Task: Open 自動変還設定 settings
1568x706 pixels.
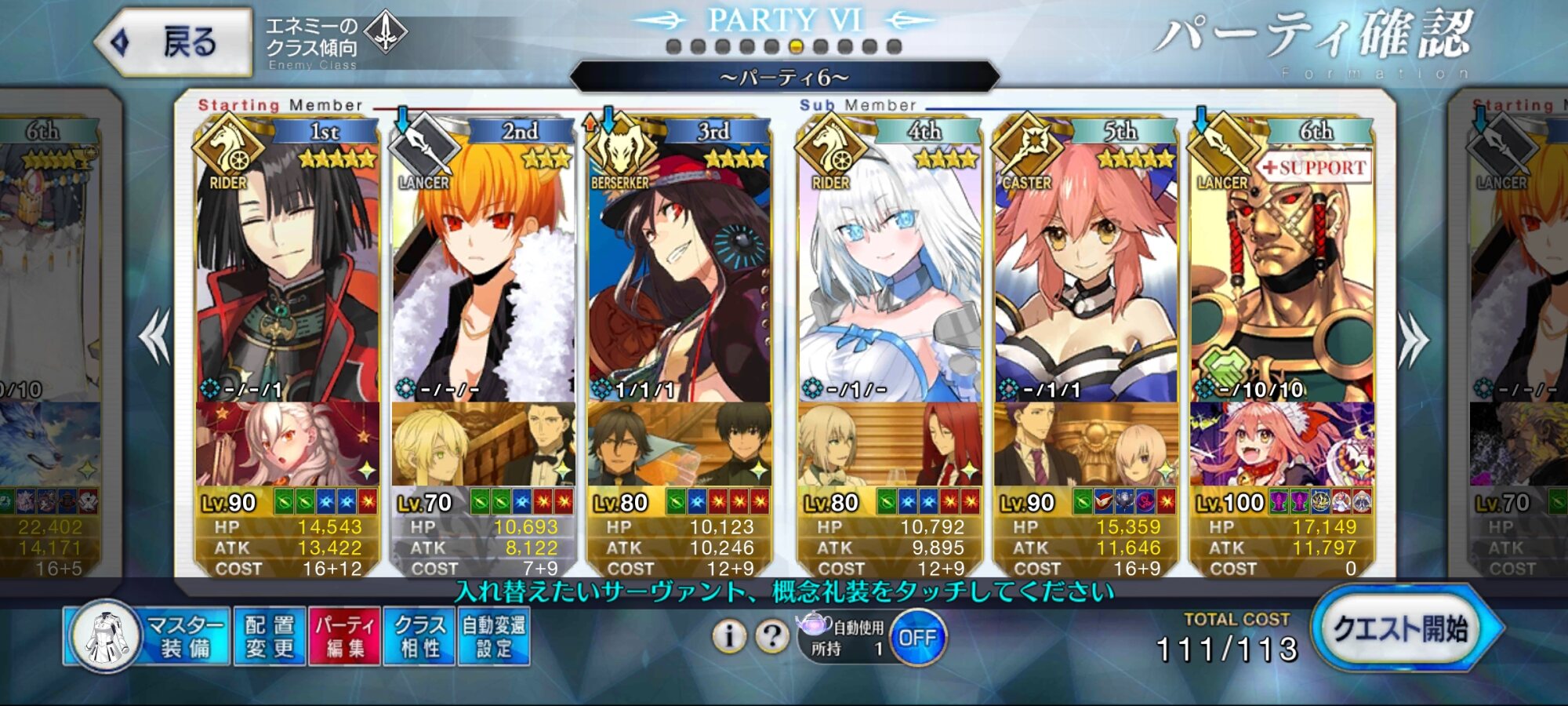Action: 494,636
